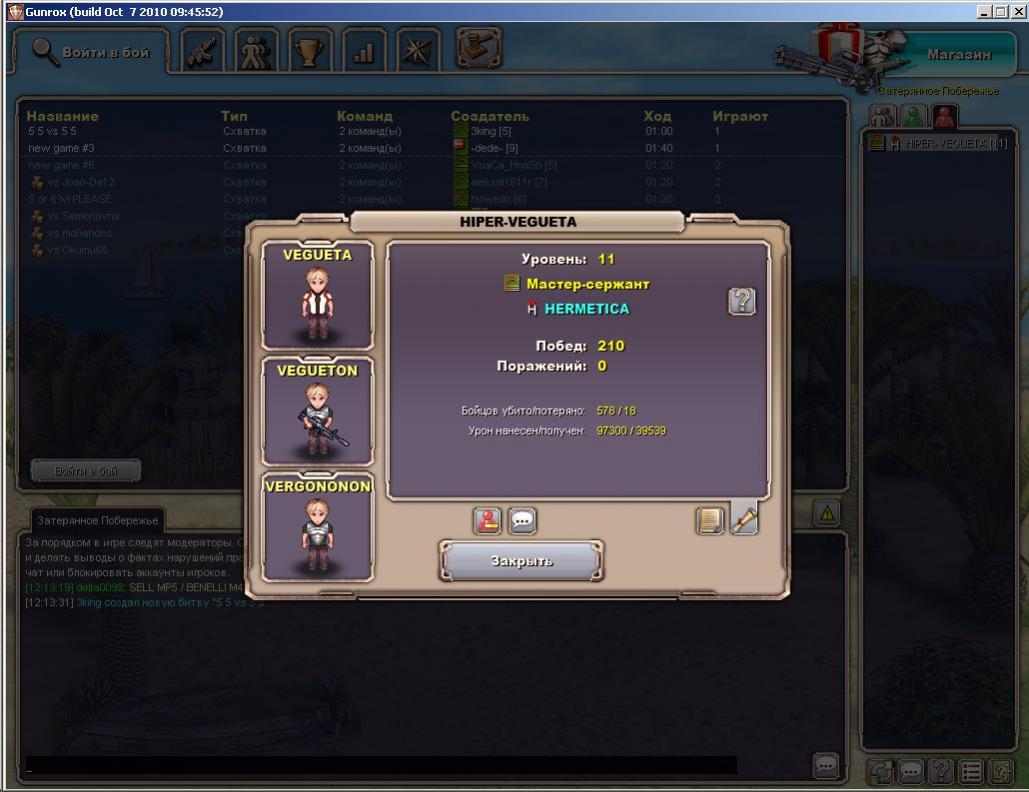Show the scroll tab in profile
The image size is (1029, 792).
745,517
